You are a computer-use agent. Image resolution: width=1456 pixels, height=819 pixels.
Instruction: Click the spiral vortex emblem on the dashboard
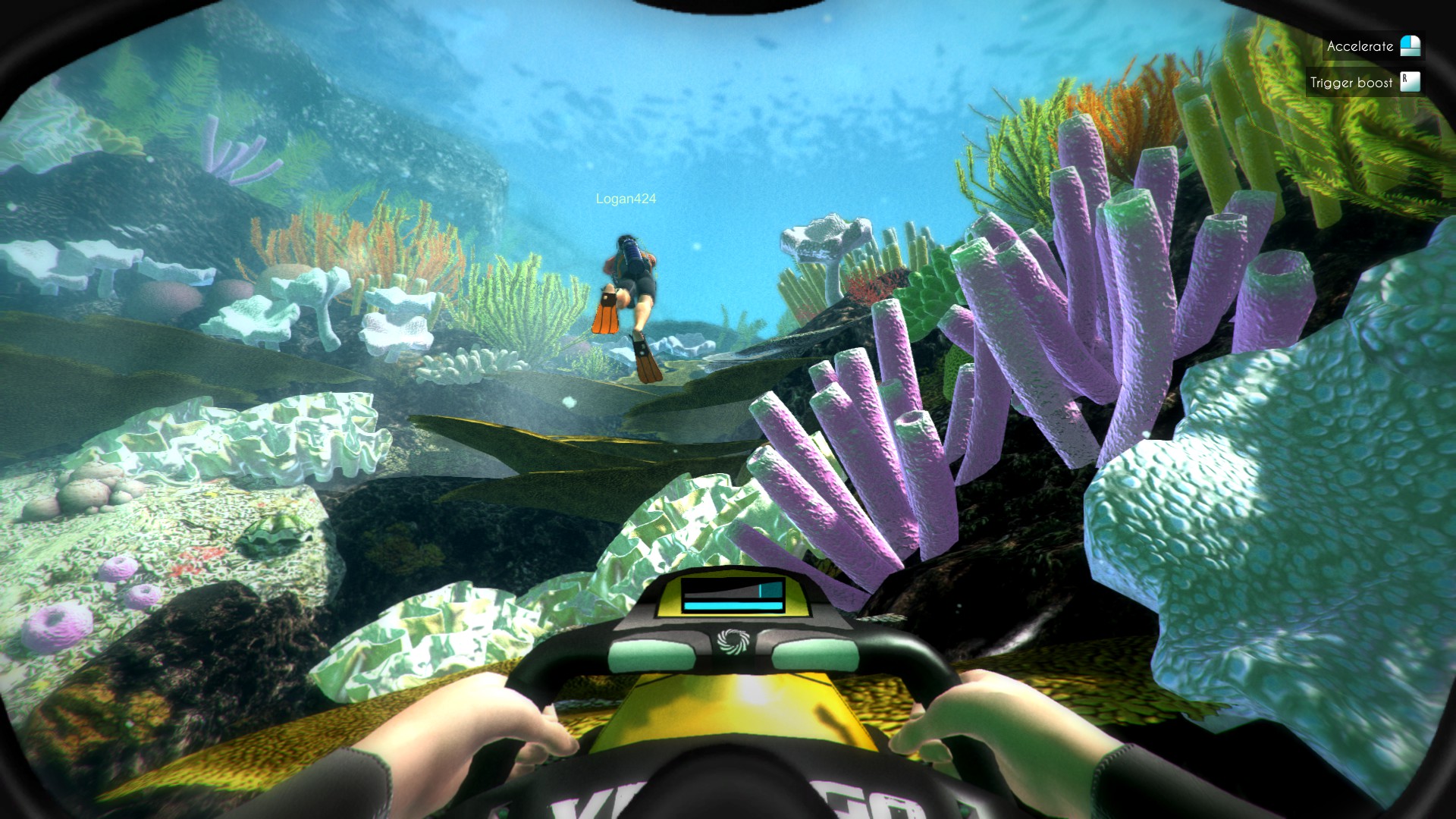(735, 642)
